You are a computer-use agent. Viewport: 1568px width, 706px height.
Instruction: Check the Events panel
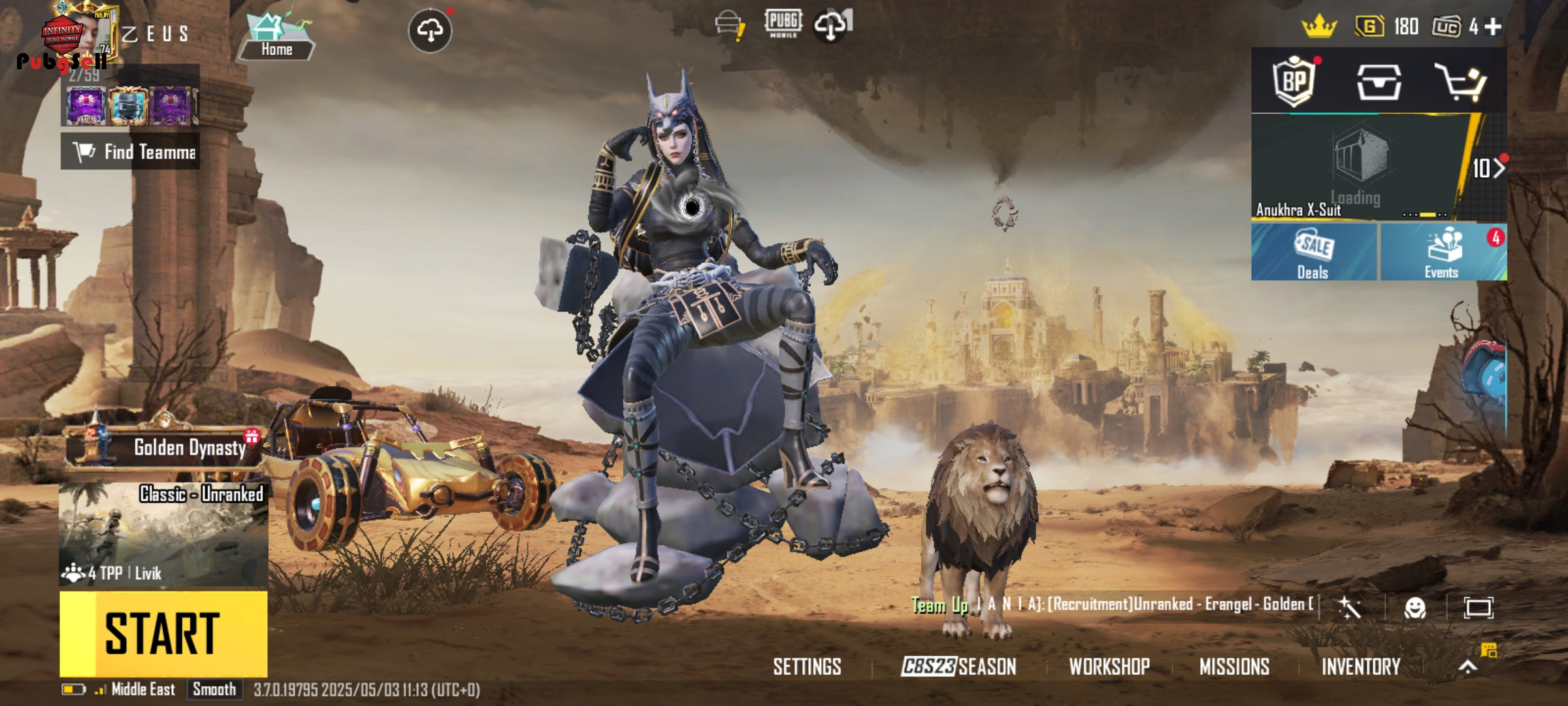(x=1443, y=252)
